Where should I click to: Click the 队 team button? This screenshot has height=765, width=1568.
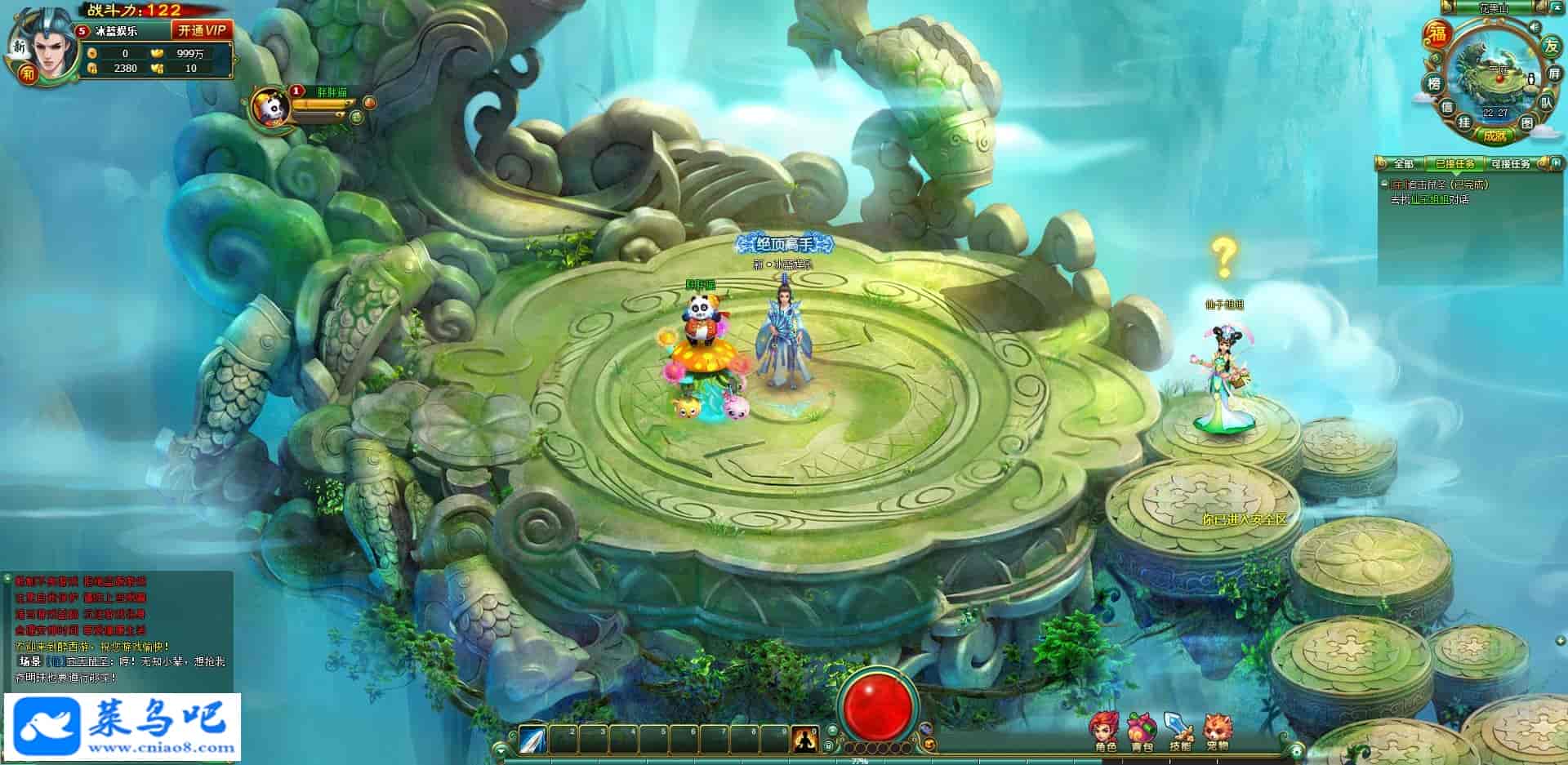1546,103
